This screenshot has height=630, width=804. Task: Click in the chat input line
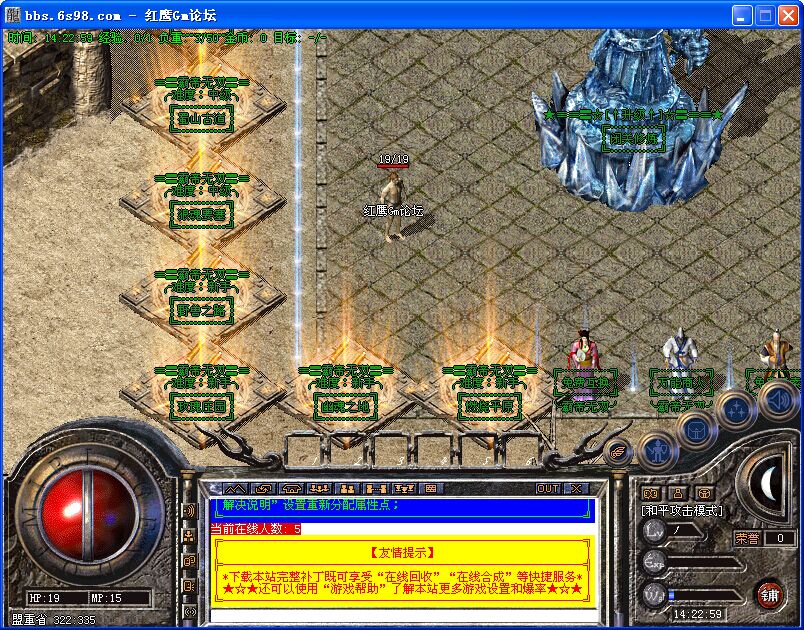400,615
